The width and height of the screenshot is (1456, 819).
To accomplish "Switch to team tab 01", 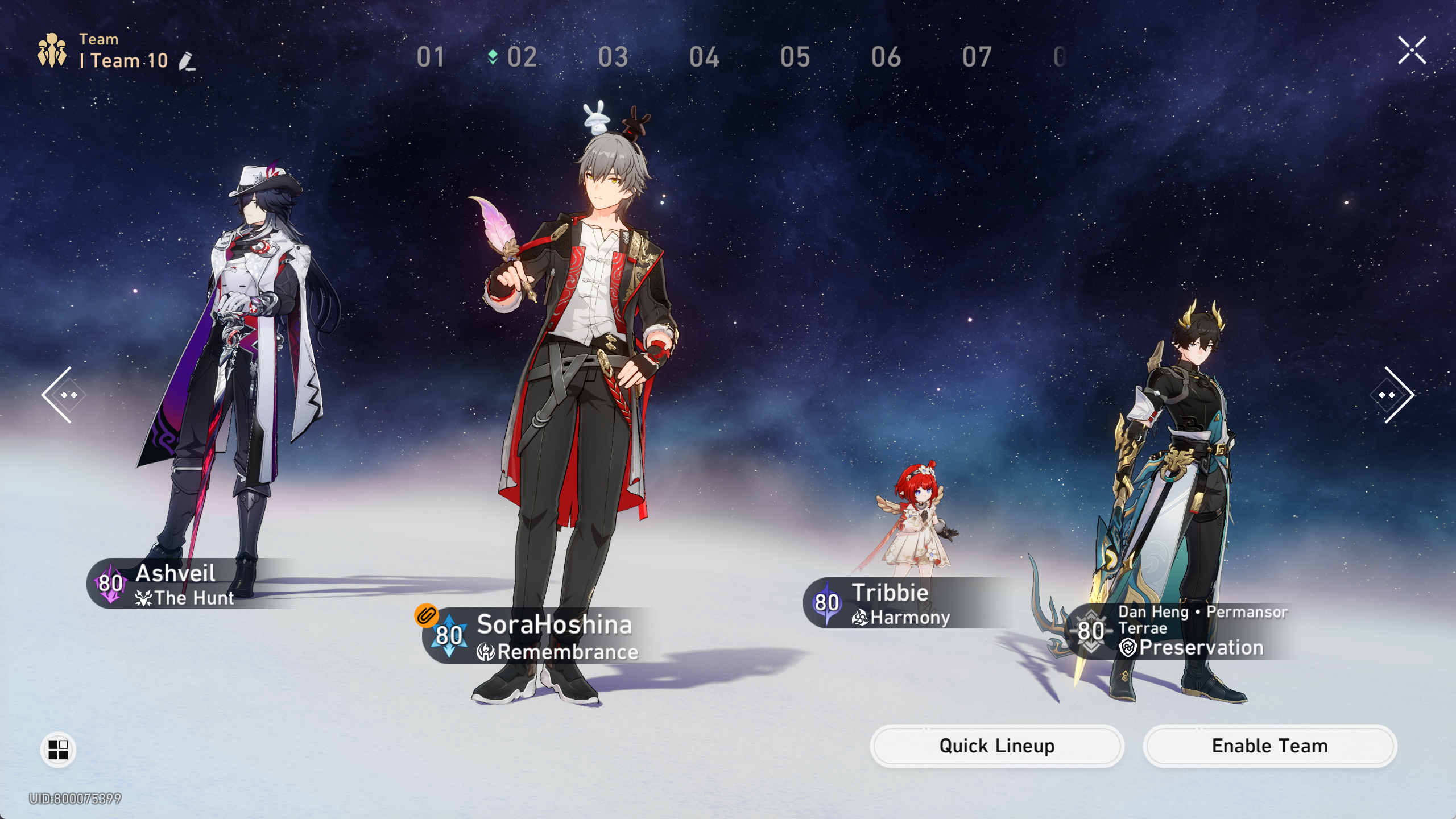I will [430, 57].
